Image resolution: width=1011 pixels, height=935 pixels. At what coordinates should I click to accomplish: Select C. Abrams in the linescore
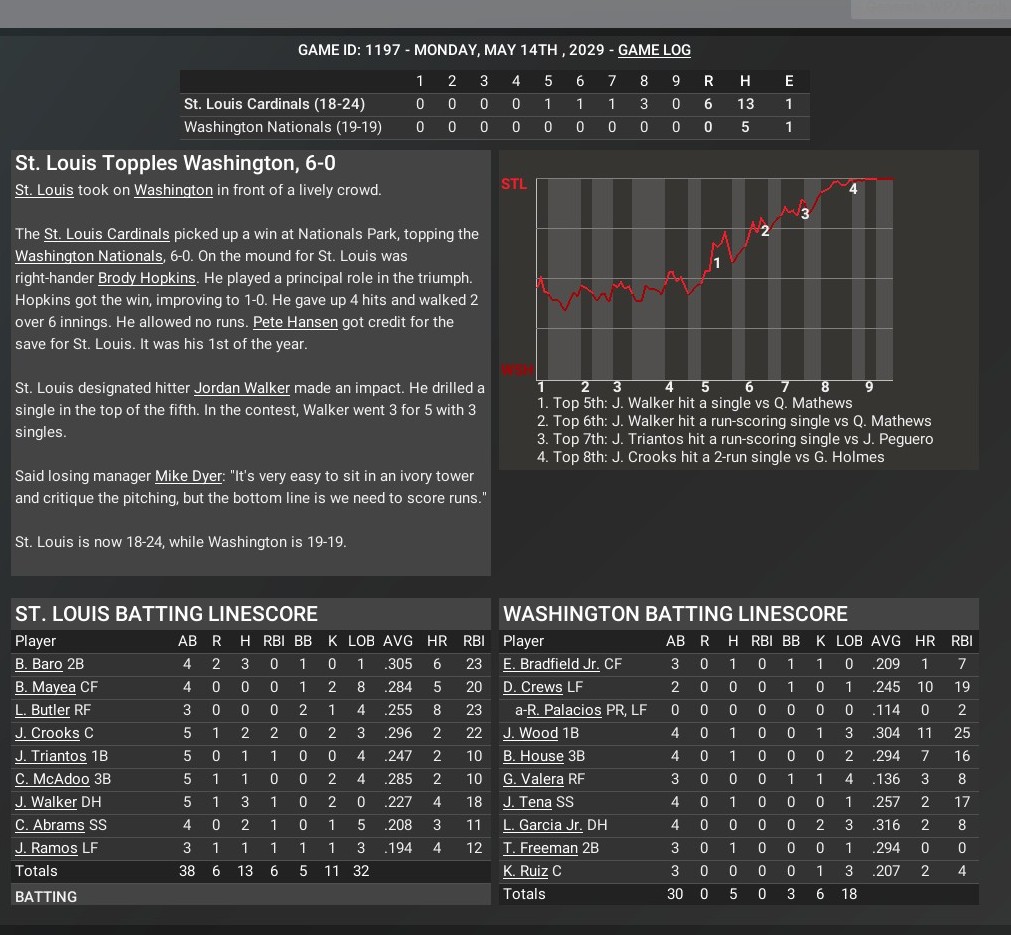tap(49, 825)
